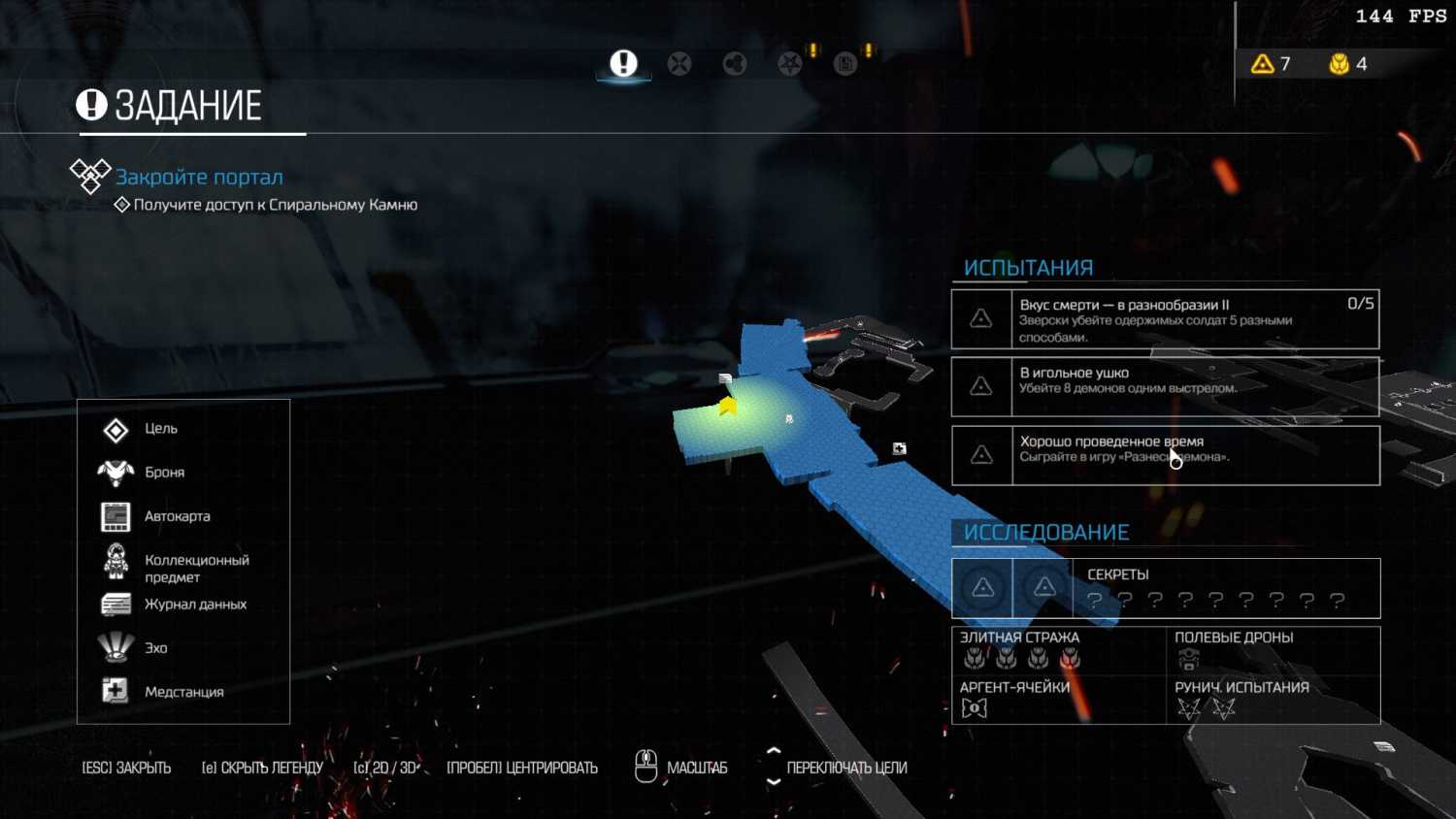The image size is (1456, 819).
Task: Select the 'Закройте портал' objective
Action: [x=199, y=177]
